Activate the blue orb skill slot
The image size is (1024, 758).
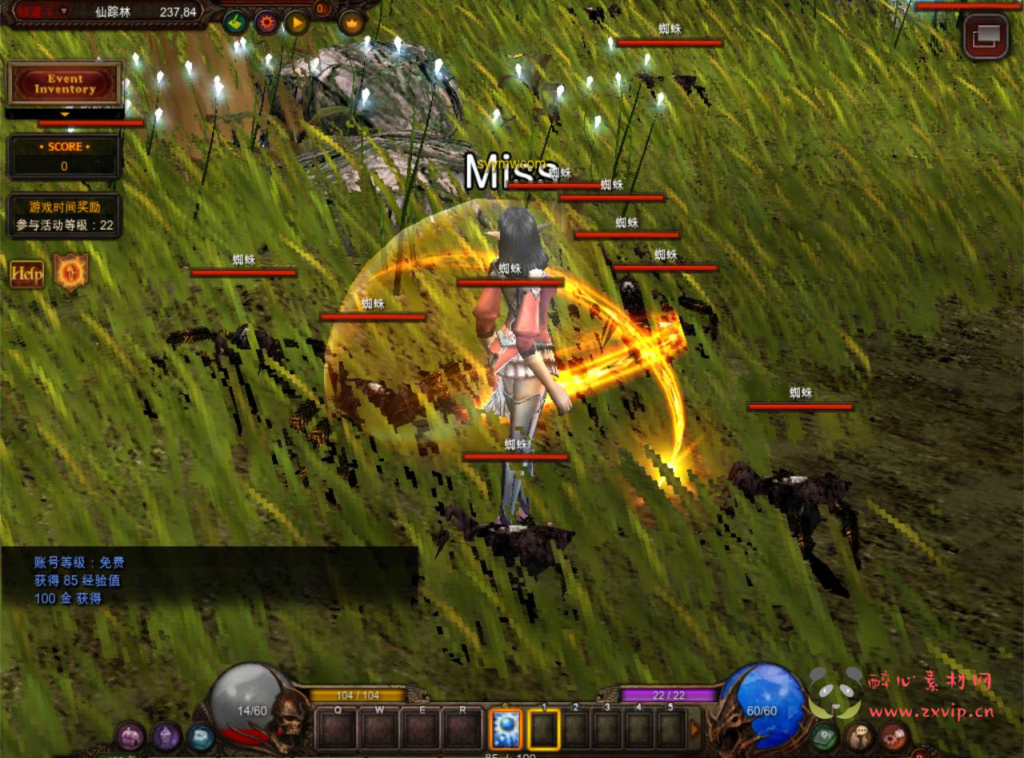coord(504,729)
